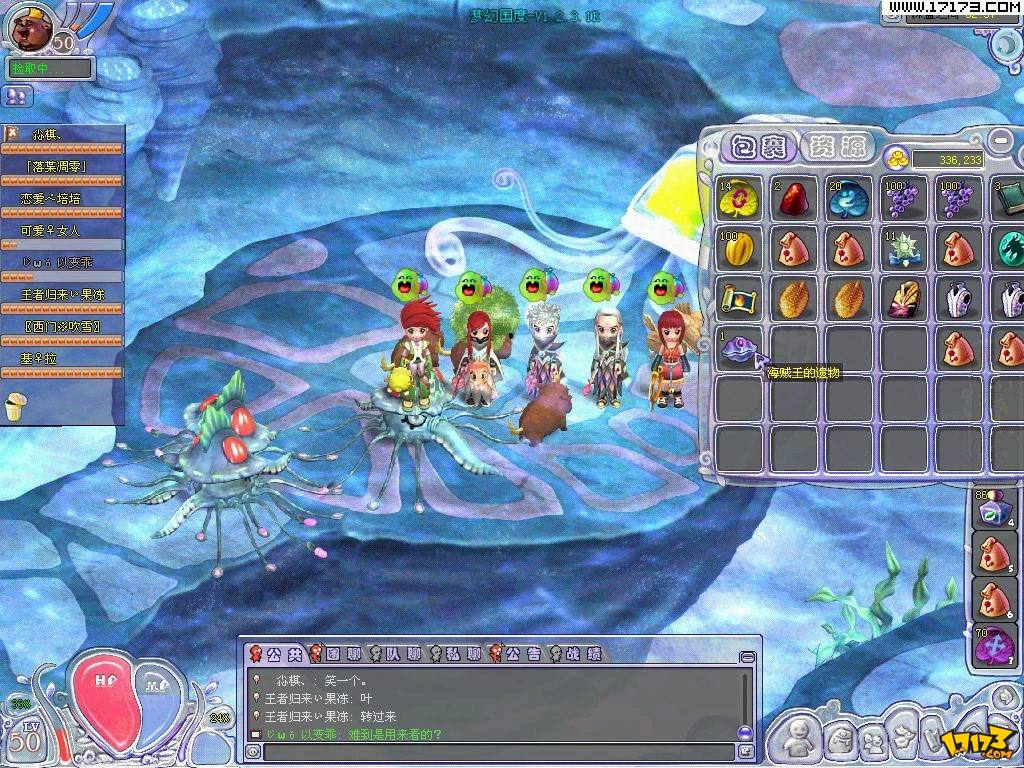Pick the blue leaf item stack
Screen dimensions: 1024x768
click(850, 198)
